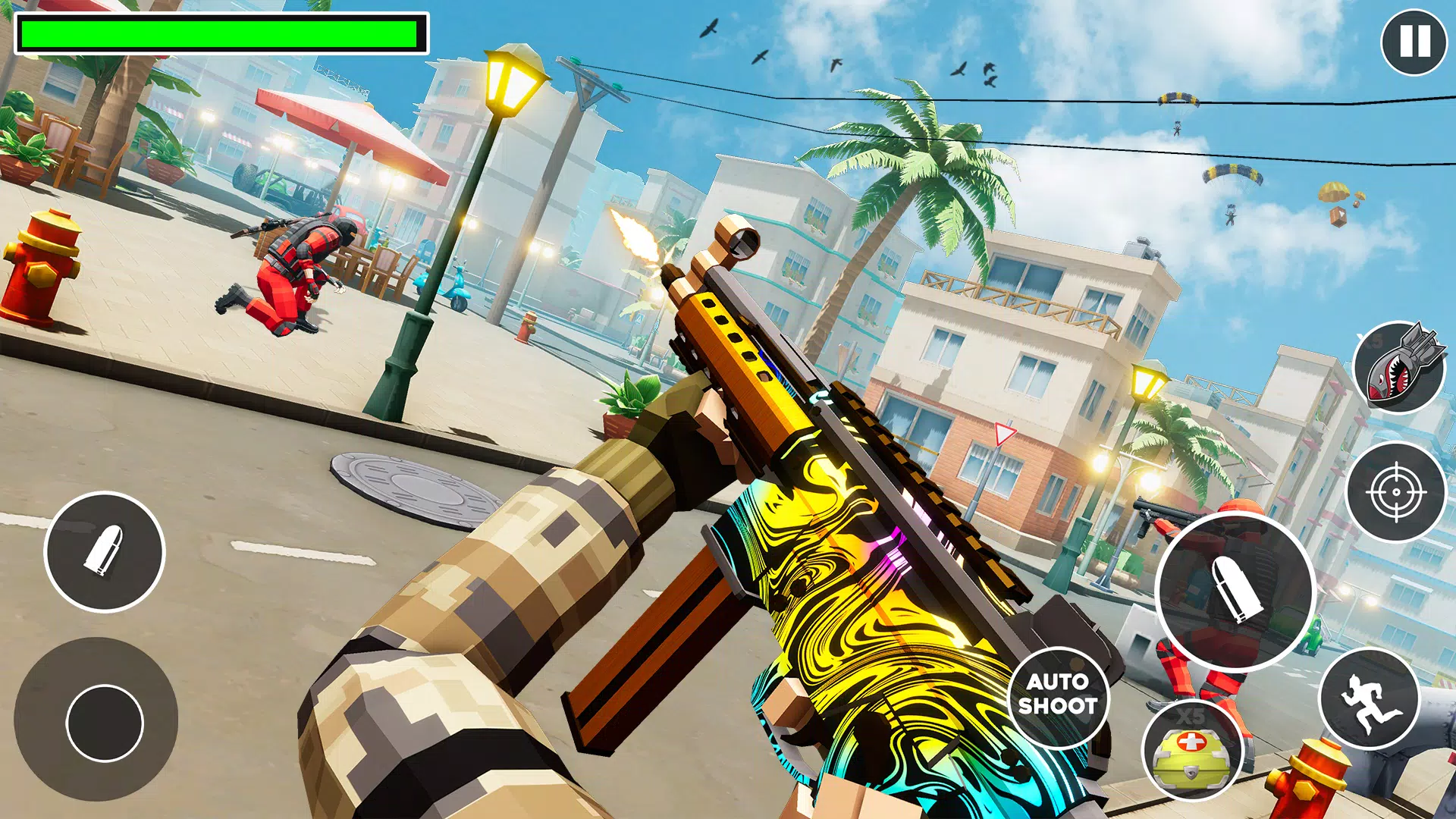Activate the sprint running-man button
The width and height of the screenshot is (1456, 819).
click(1369, 699)
